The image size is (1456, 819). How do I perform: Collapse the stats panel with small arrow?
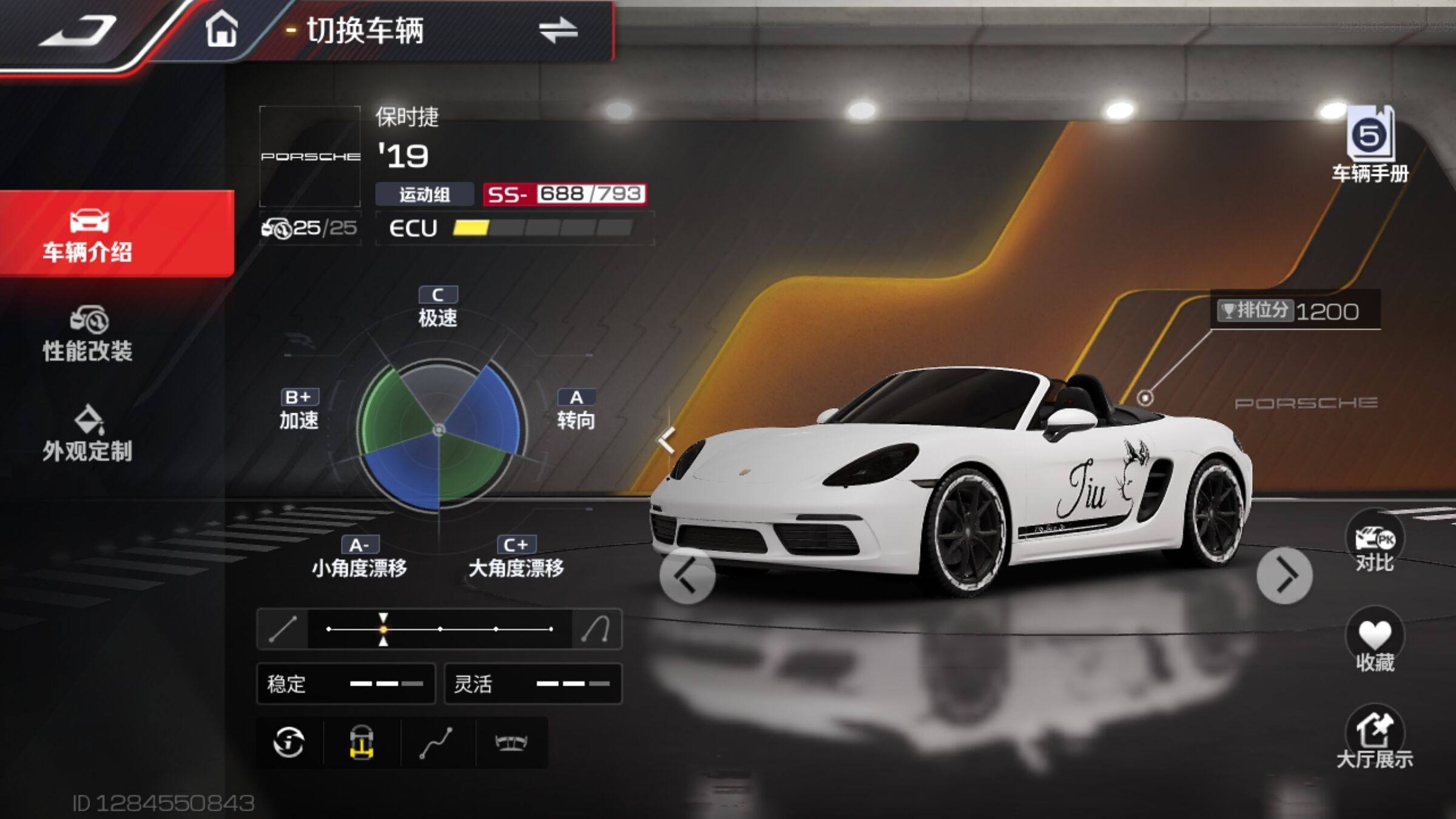666,440
